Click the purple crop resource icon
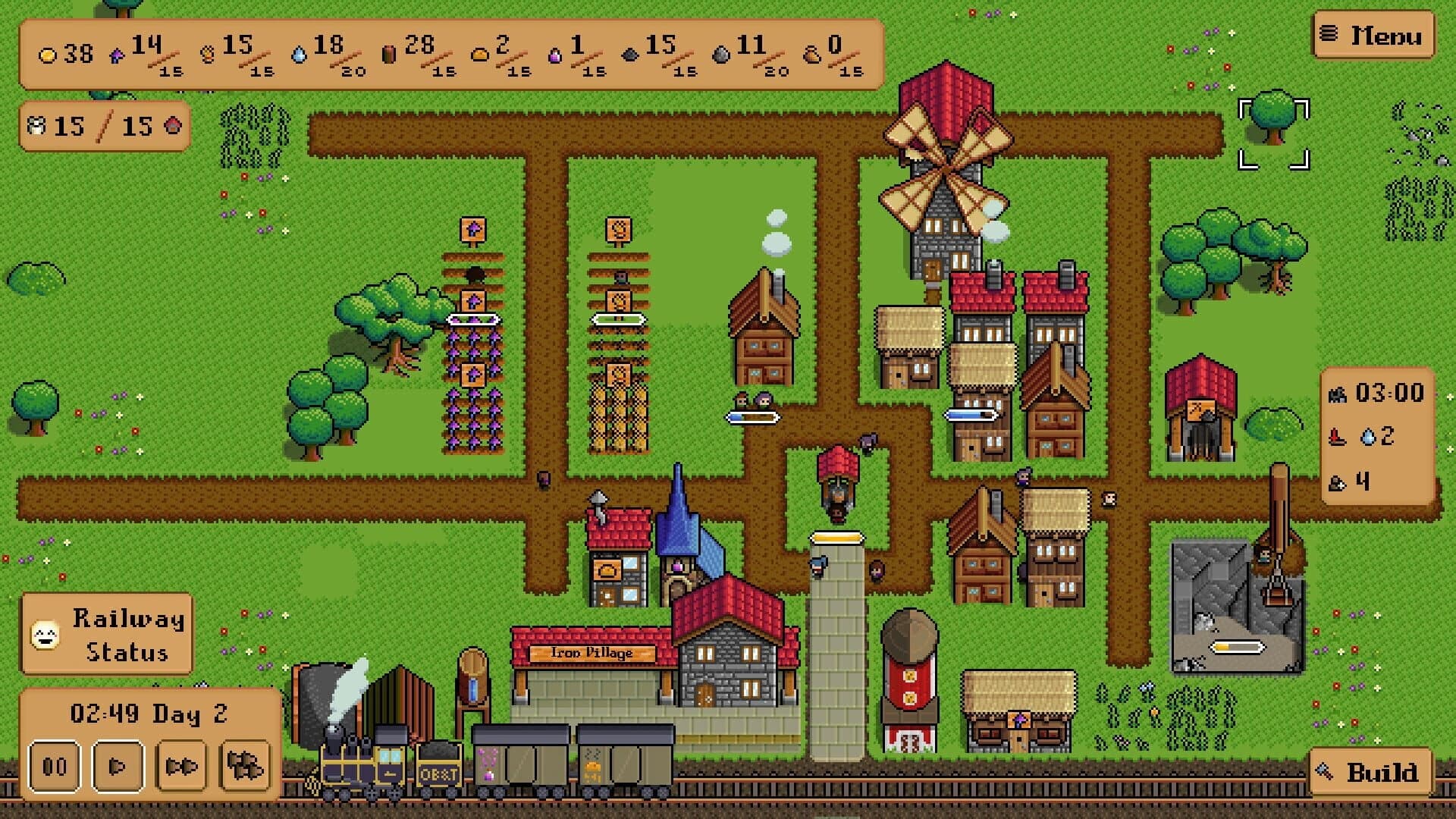The width and height of the screenshot is (1456, 819). (119, 55)
